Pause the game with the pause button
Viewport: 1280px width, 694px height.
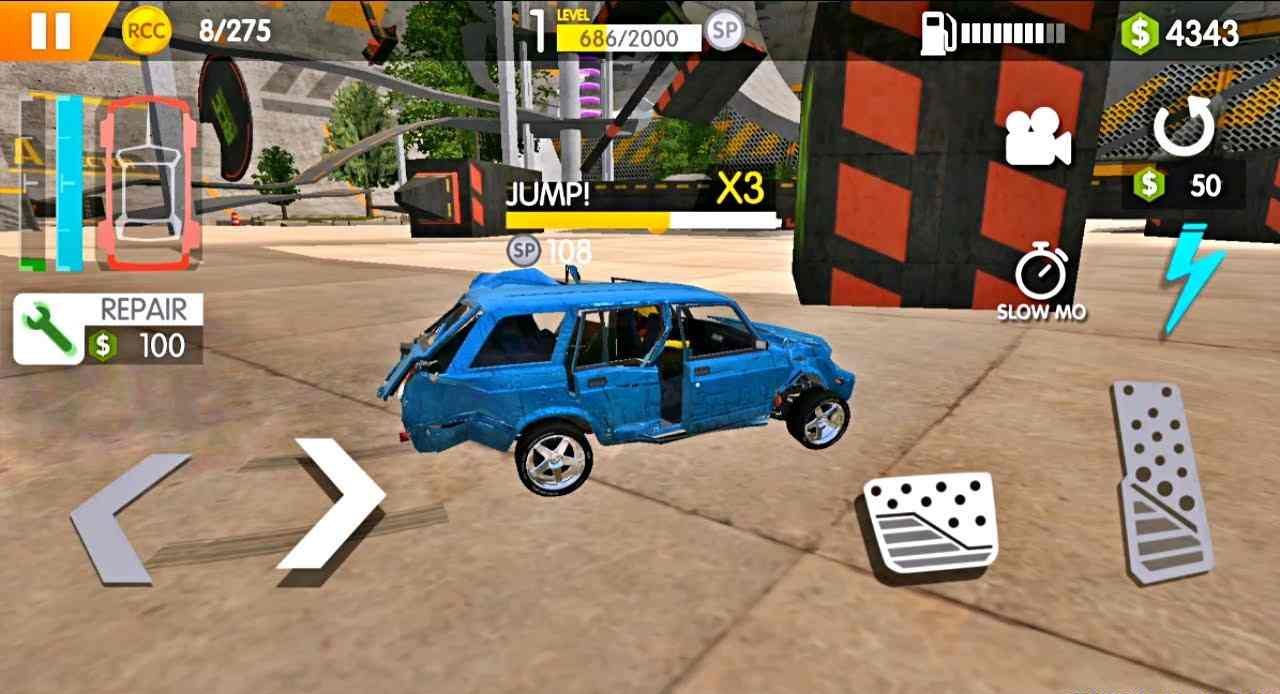50,29
